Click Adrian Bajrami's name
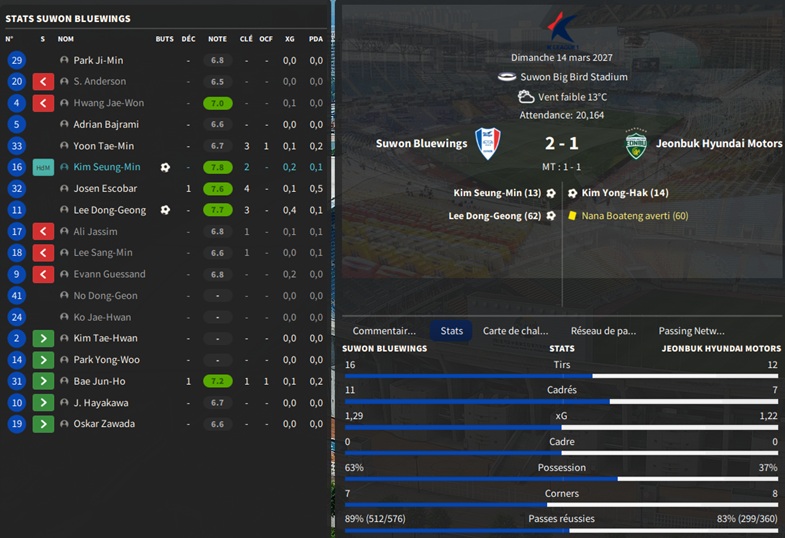The width and height of the screenshot is (785, 538). tap(106, 125)
